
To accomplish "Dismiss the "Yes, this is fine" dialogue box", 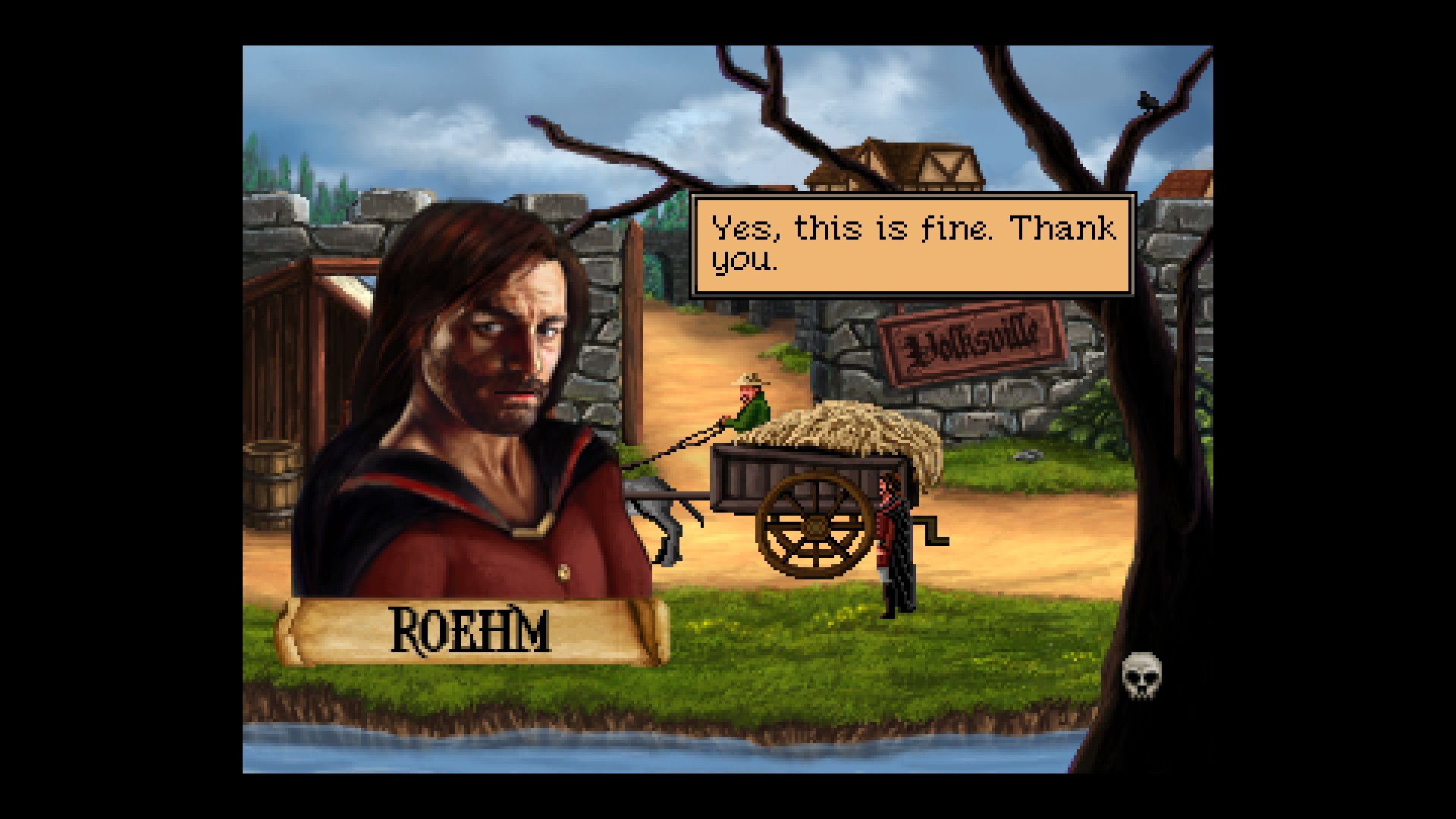I will tap(912, 245).
